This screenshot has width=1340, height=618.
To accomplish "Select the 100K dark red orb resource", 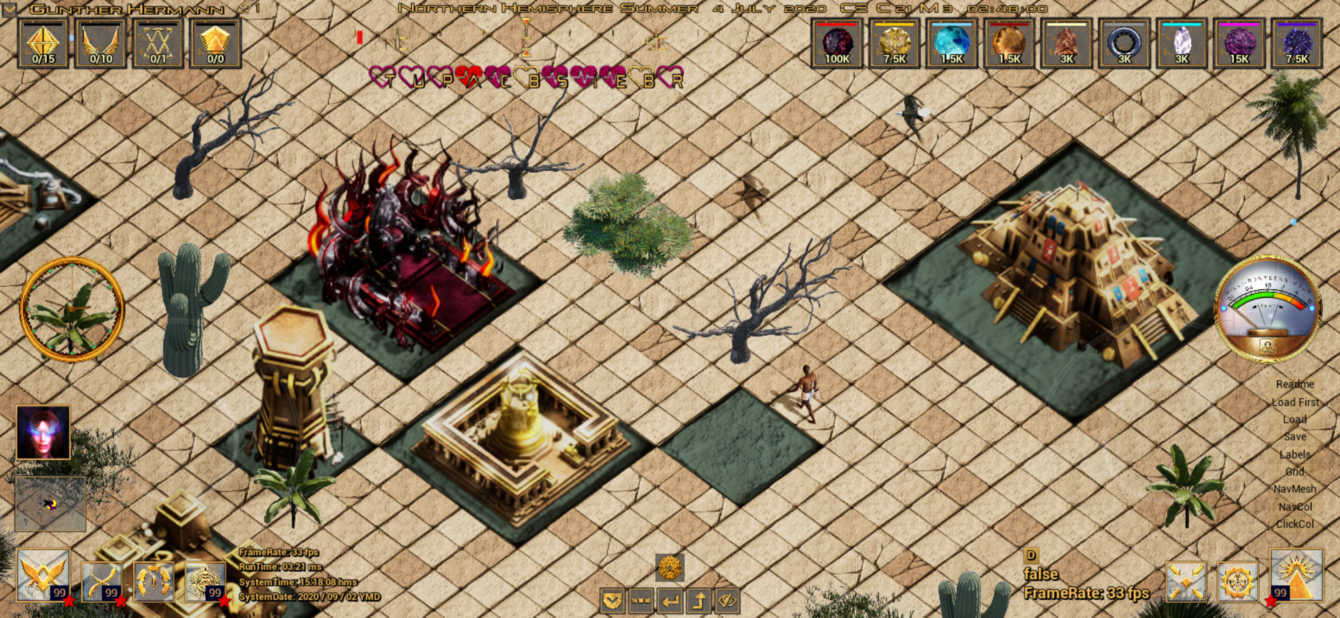I will click(837, 43).
